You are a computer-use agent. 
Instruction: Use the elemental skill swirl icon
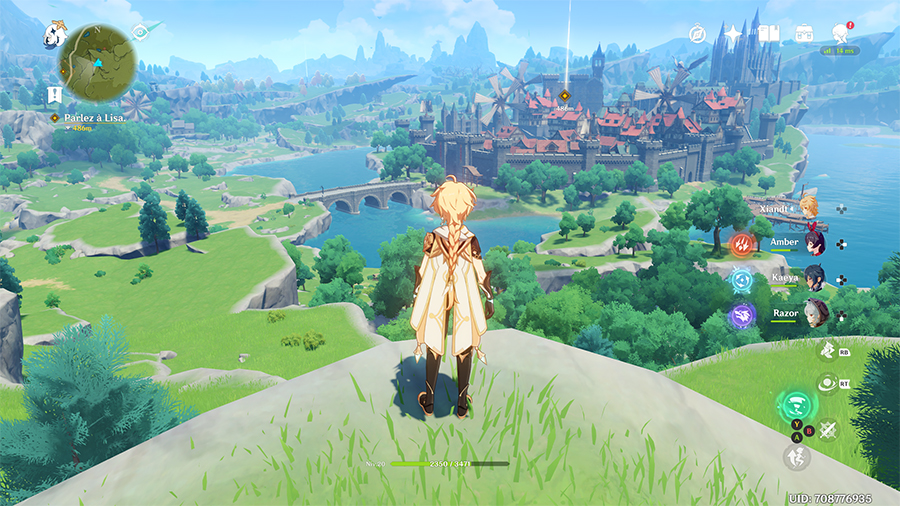[x=827, y=382]
